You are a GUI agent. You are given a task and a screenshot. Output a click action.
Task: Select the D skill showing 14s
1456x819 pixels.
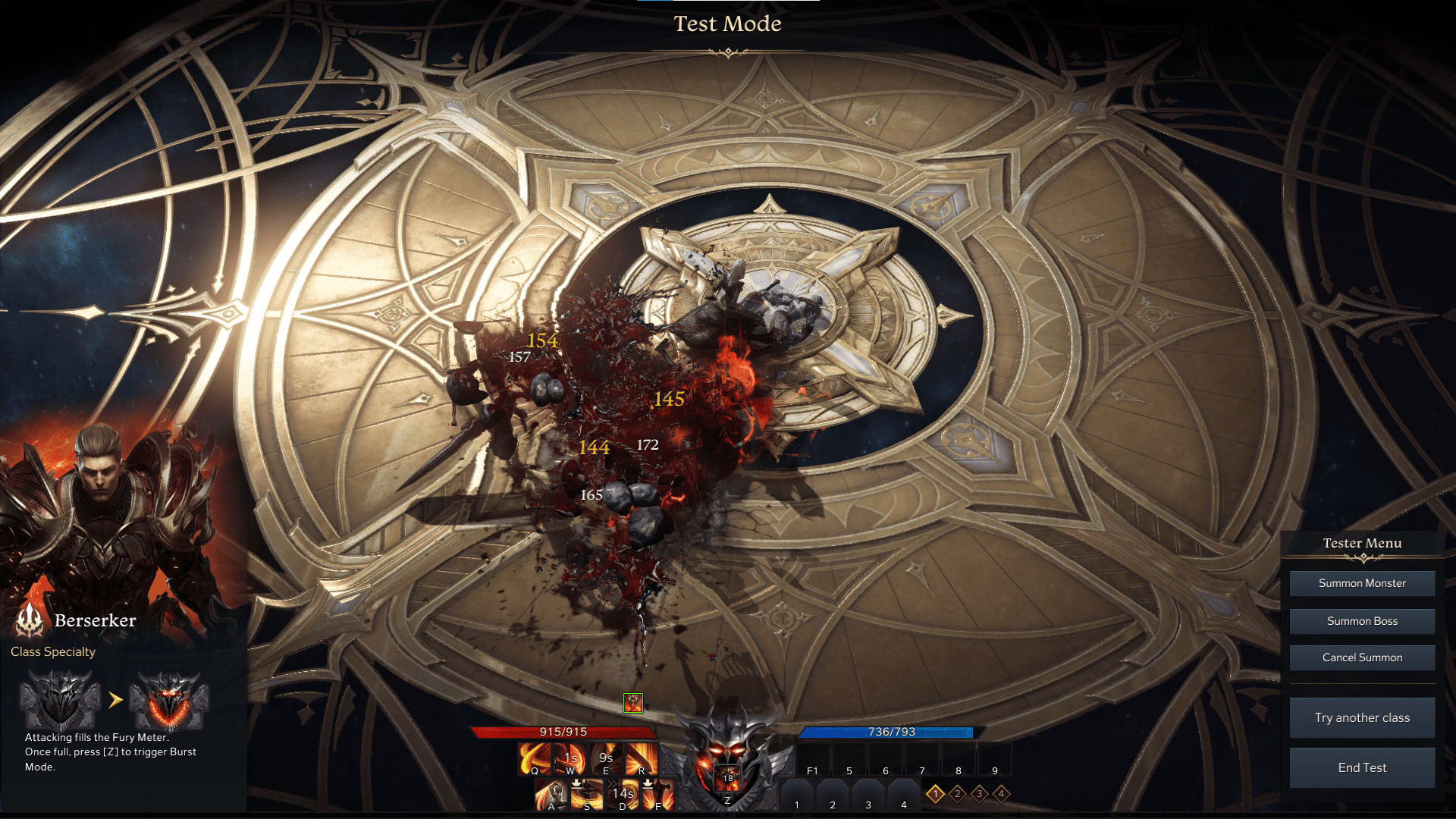coord(623,795)
